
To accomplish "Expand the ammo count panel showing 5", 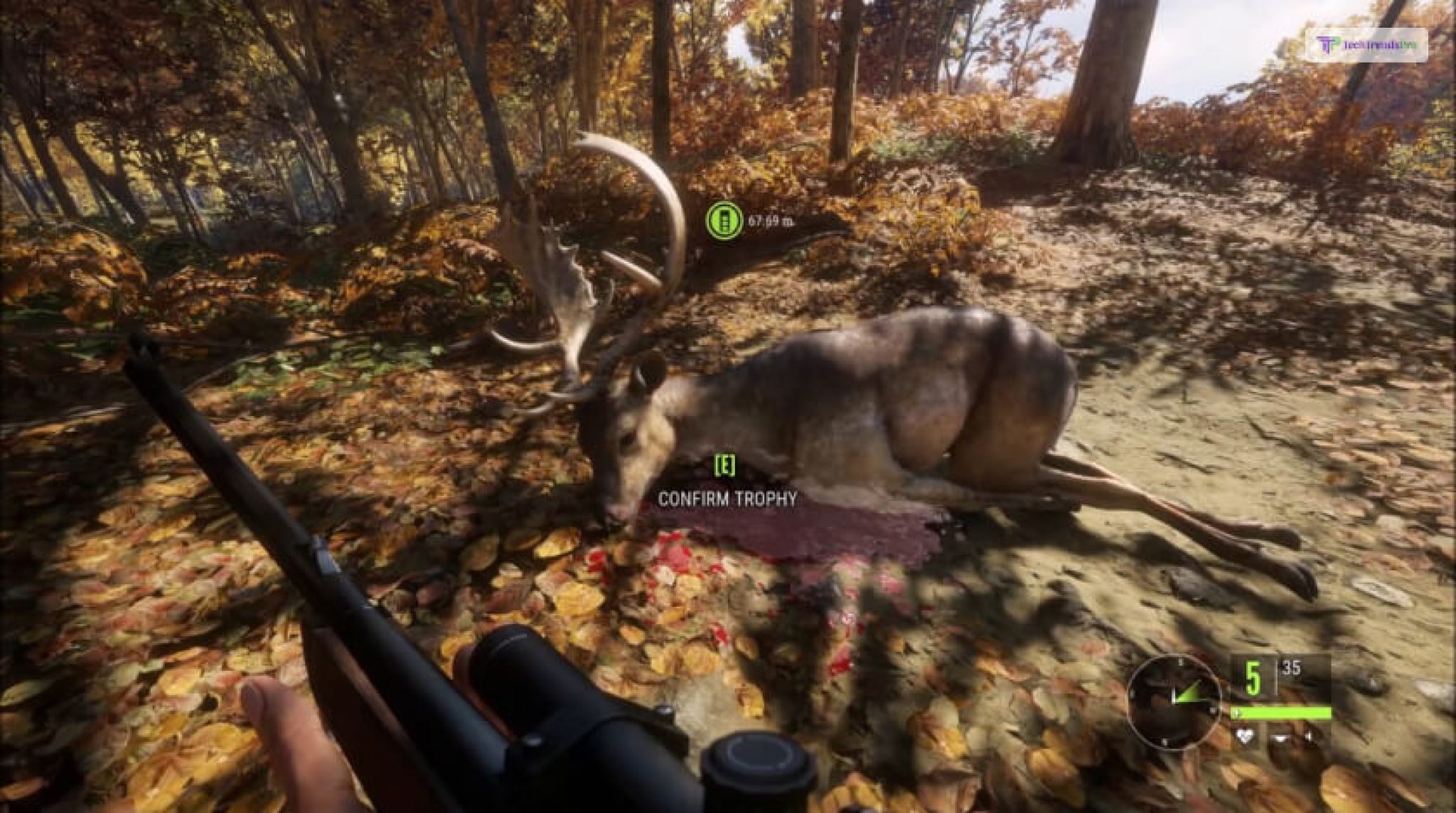I will coord(1253,676).
